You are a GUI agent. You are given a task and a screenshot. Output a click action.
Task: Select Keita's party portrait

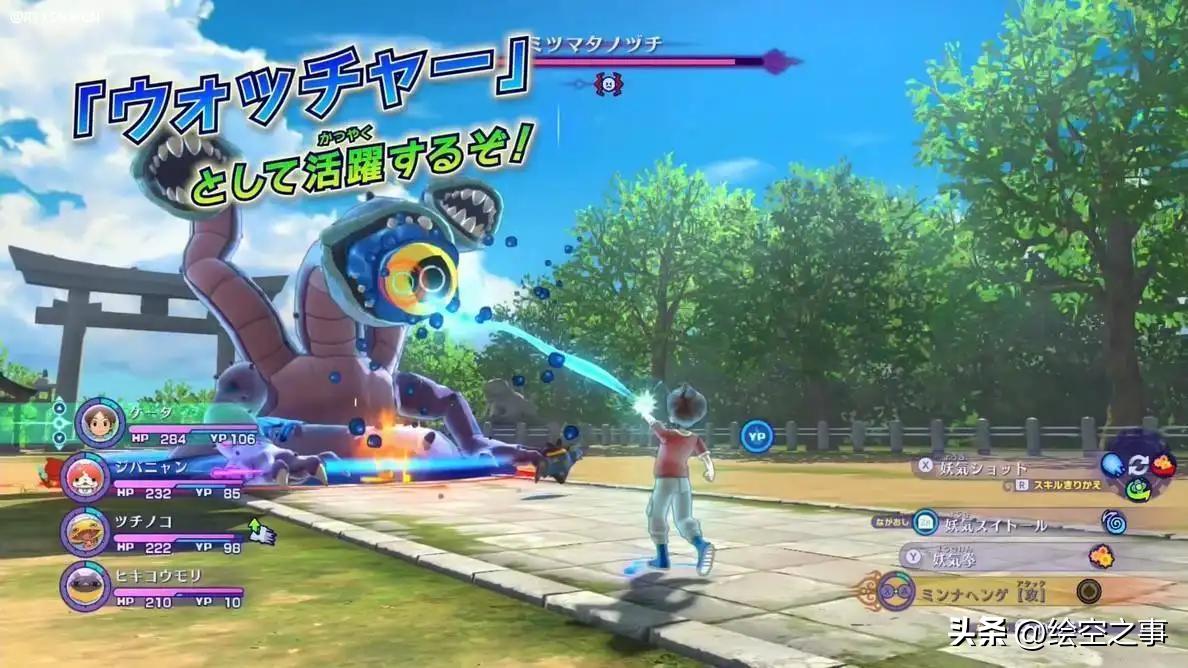coord(98,422)
